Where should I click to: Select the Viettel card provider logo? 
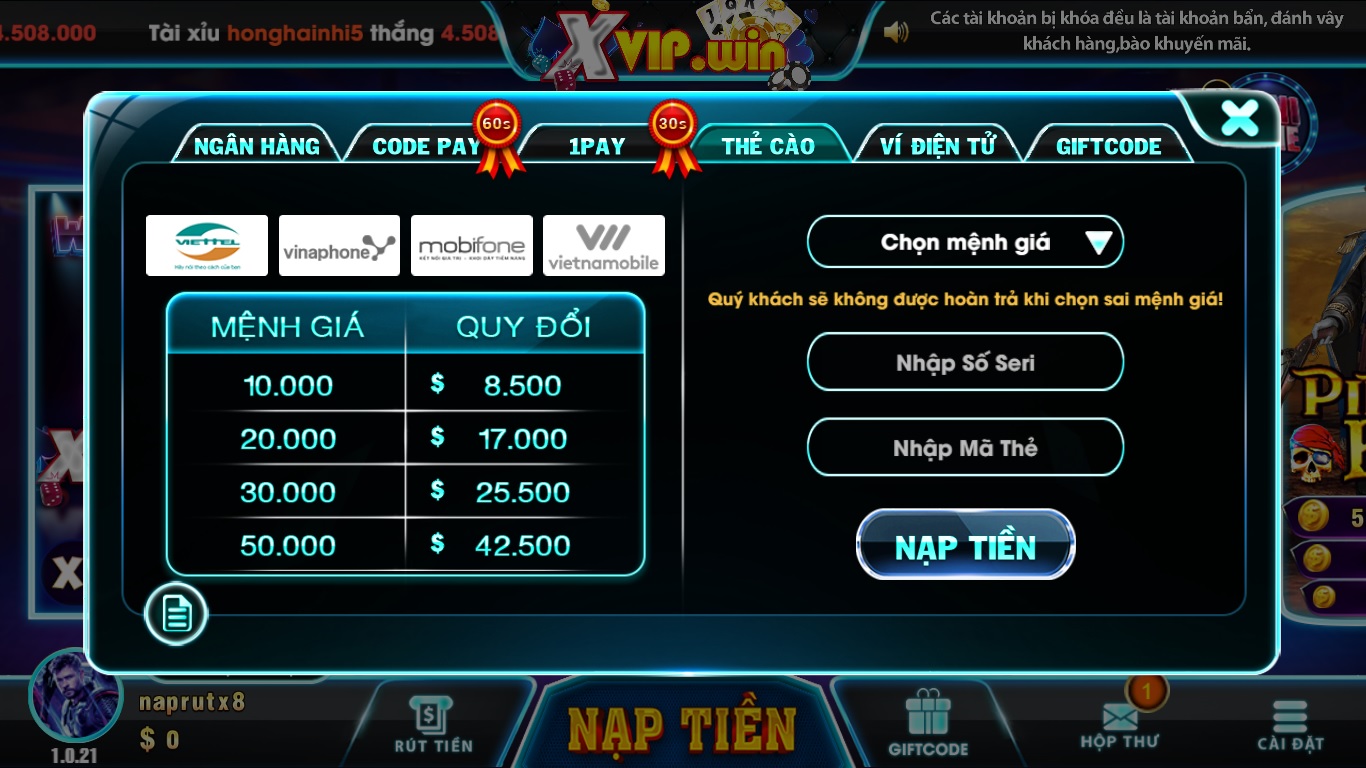click(207, 245)
